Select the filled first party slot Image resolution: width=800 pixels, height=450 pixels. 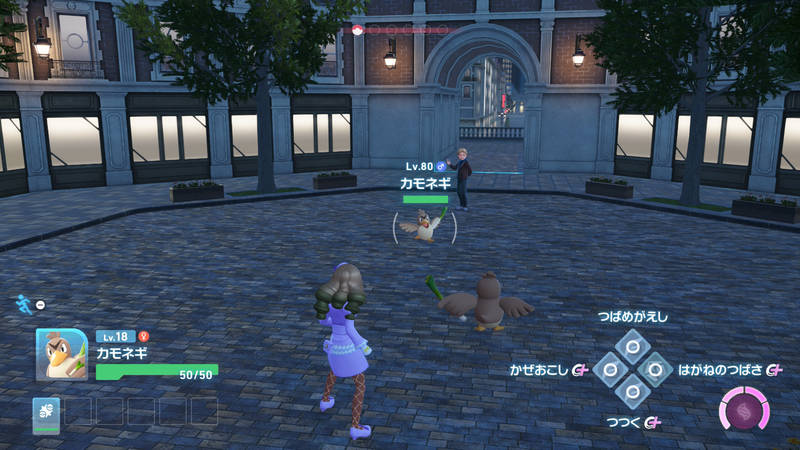click(x=46, y=412)
